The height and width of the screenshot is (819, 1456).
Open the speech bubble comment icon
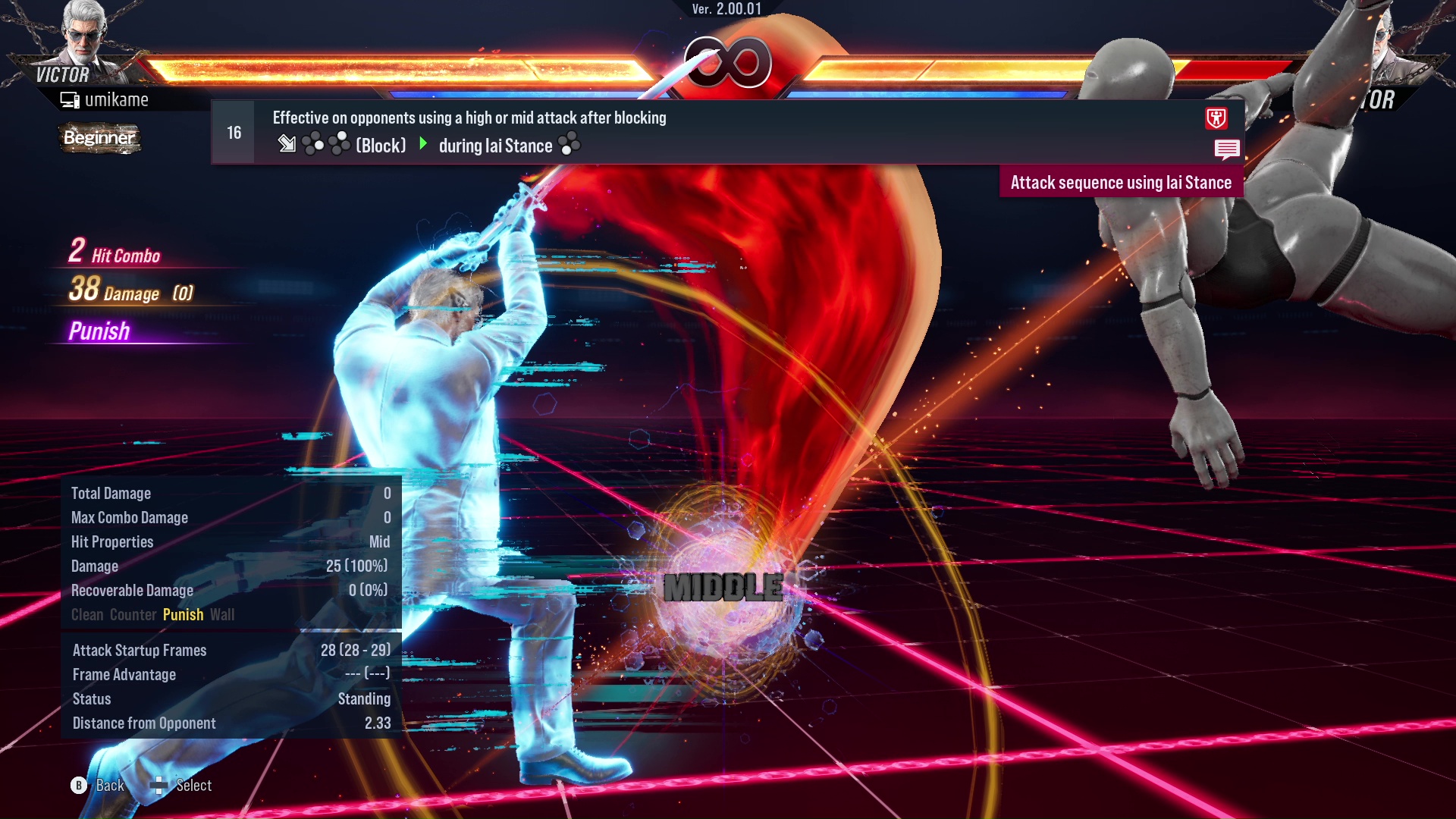pyautogui.click(x=1226, y=149)
